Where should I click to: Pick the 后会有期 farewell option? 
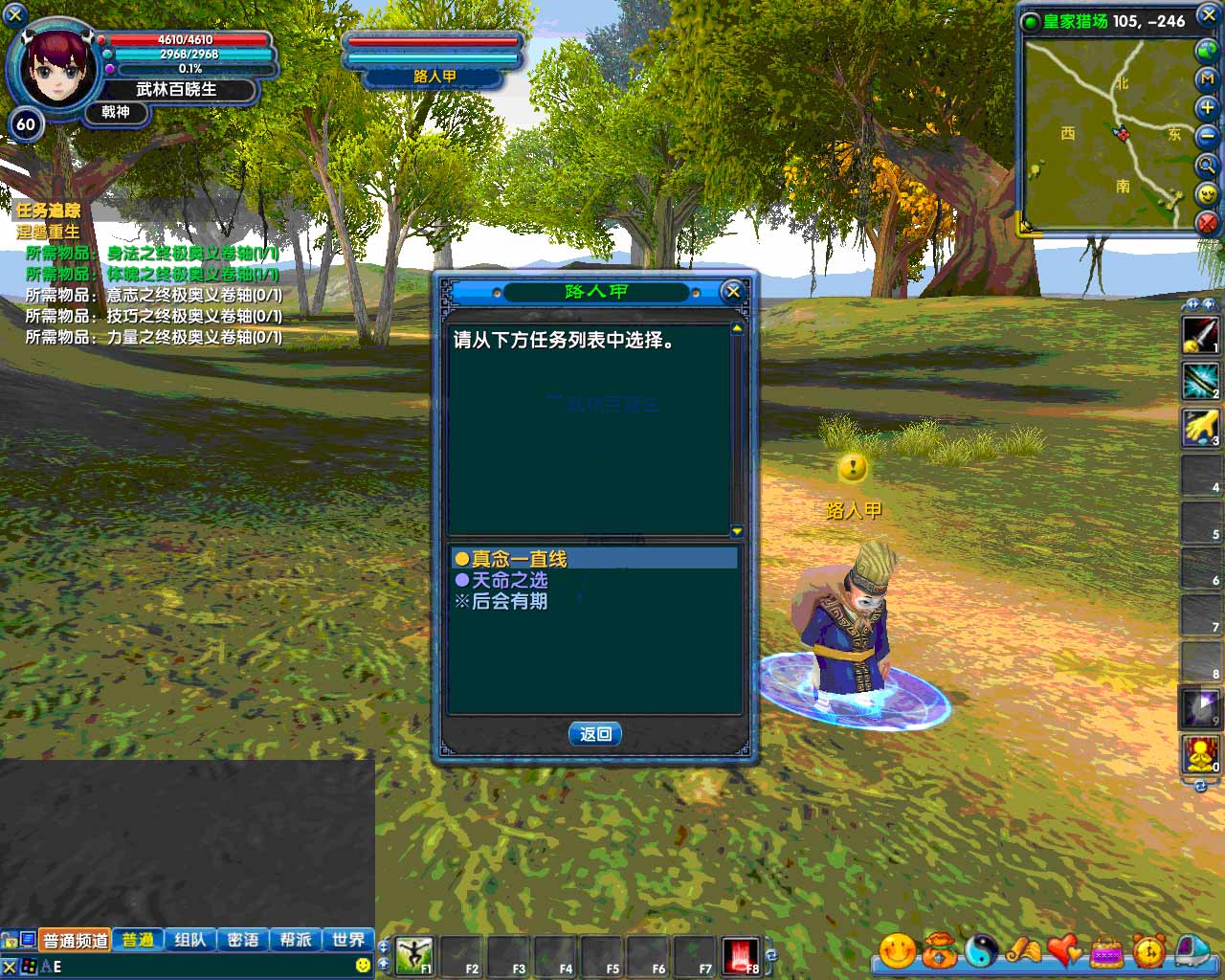(x=509, y=601)
